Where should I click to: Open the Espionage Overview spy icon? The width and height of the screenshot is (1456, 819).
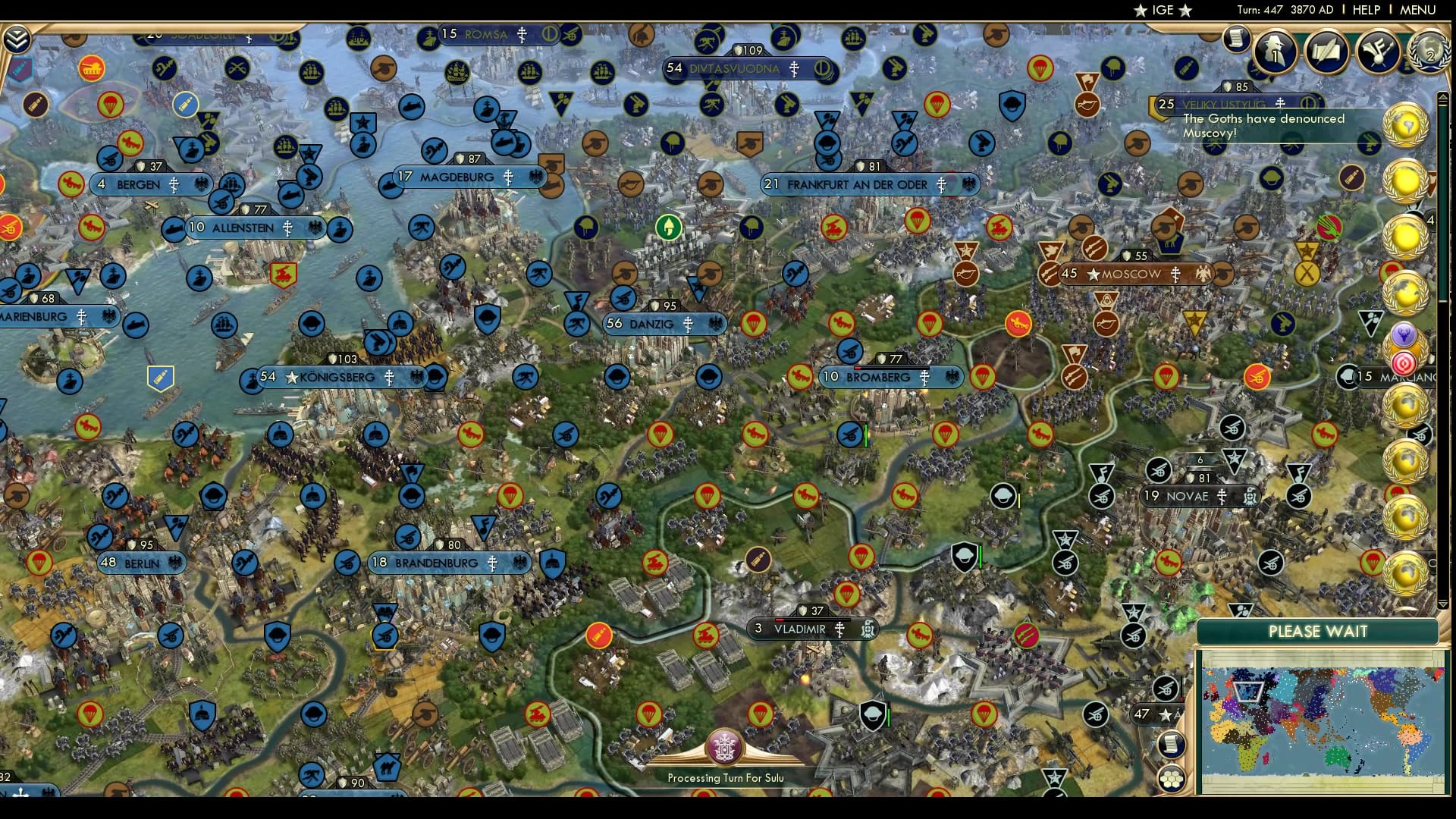tap(1274, 53)
